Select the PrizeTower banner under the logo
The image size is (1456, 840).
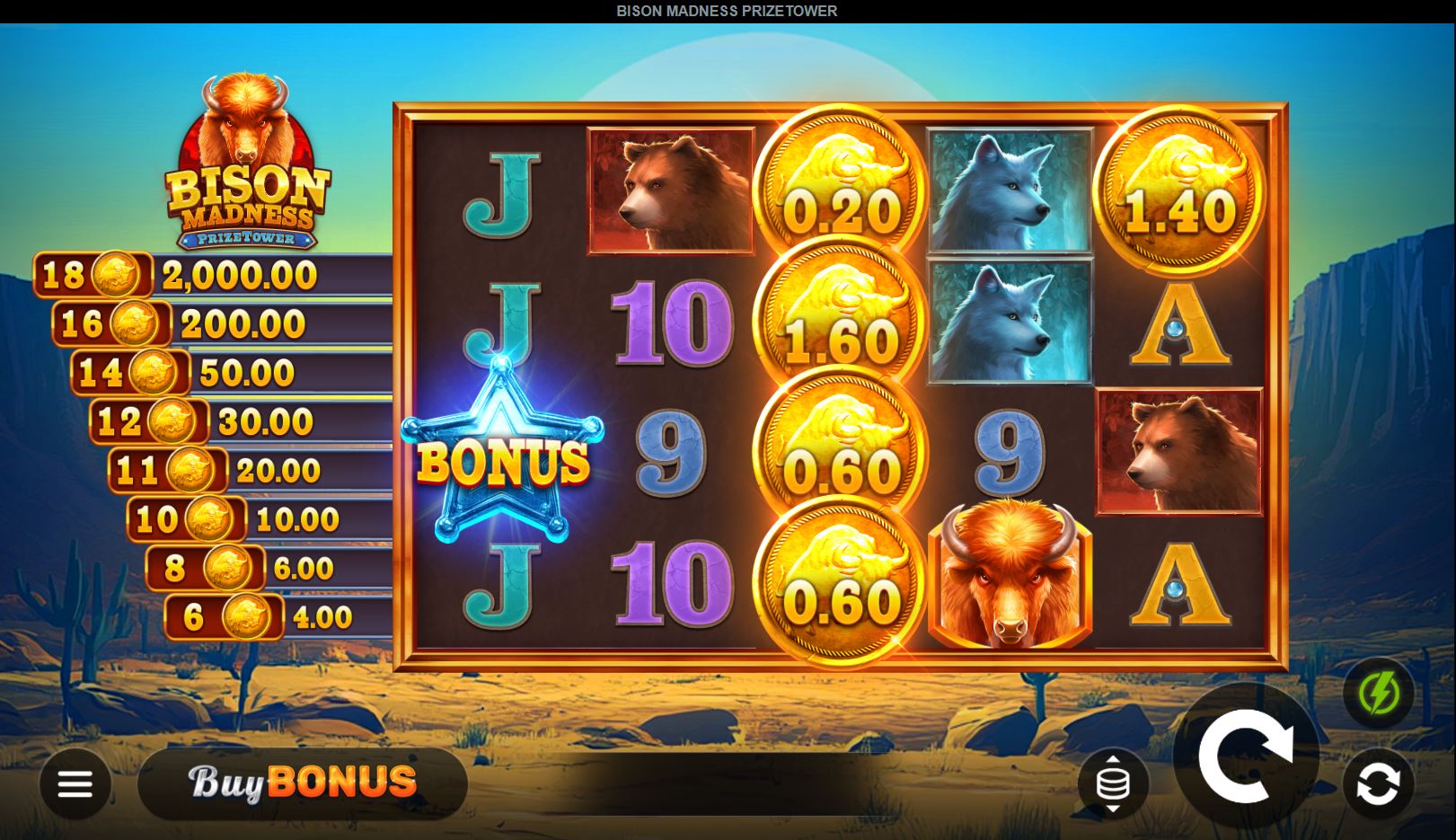click(x=244, y=237)
